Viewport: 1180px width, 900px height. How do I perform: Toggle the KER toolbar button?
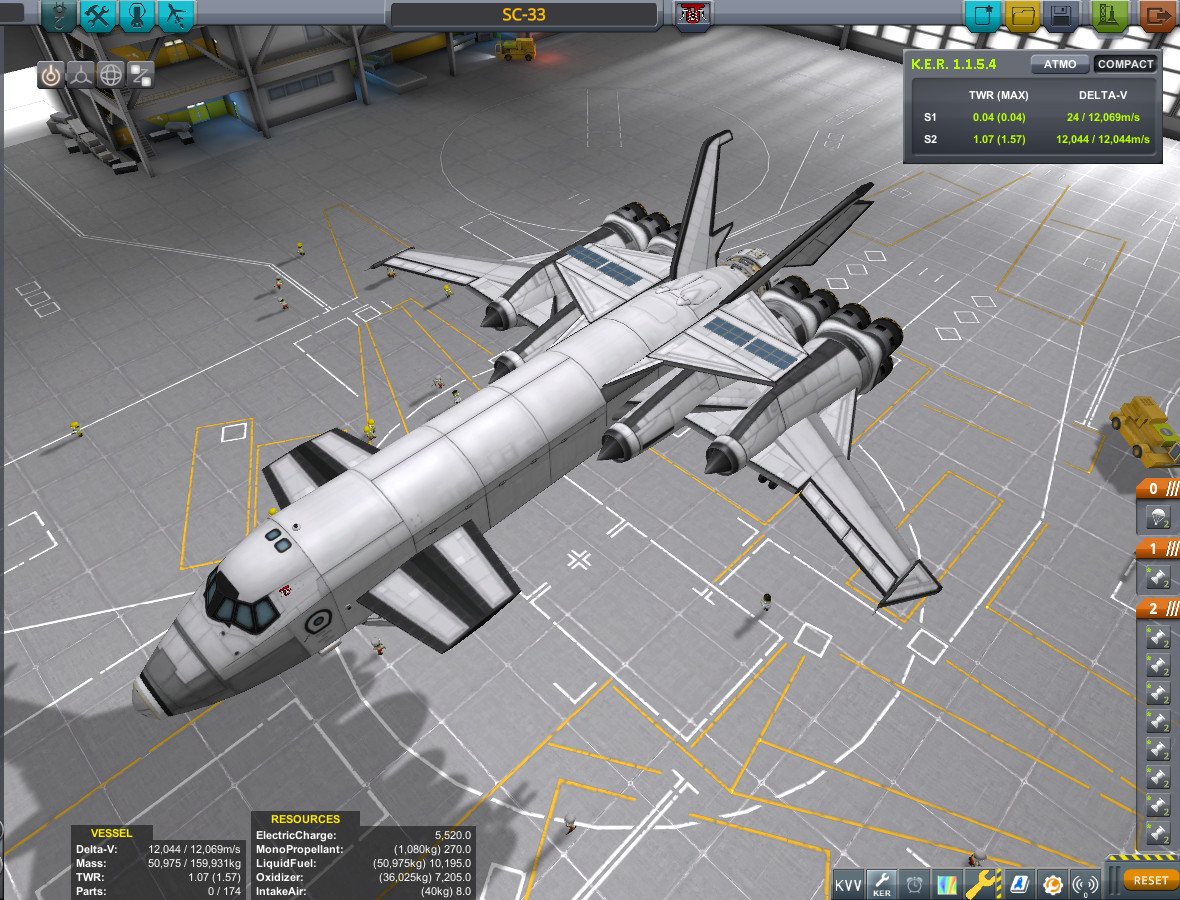pyautogui.click(x=882, y=884)
